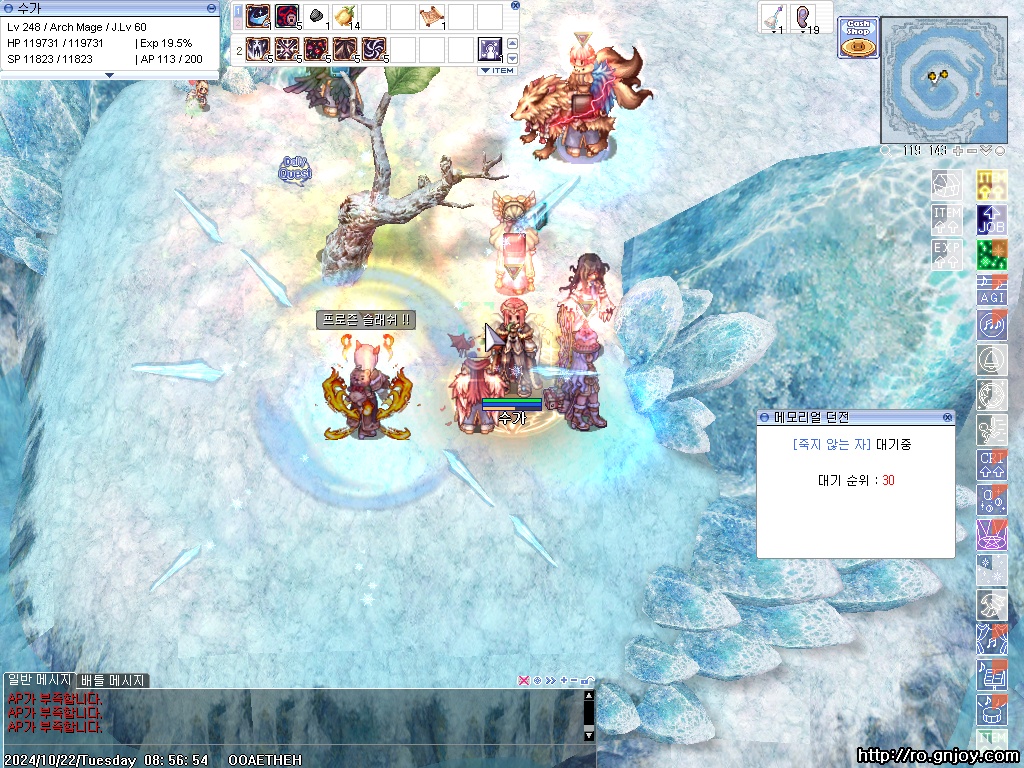Switch to the 배틀 메시지 tab
Image resolution: width=1024 pixels, height=768 pixels.
113,680
